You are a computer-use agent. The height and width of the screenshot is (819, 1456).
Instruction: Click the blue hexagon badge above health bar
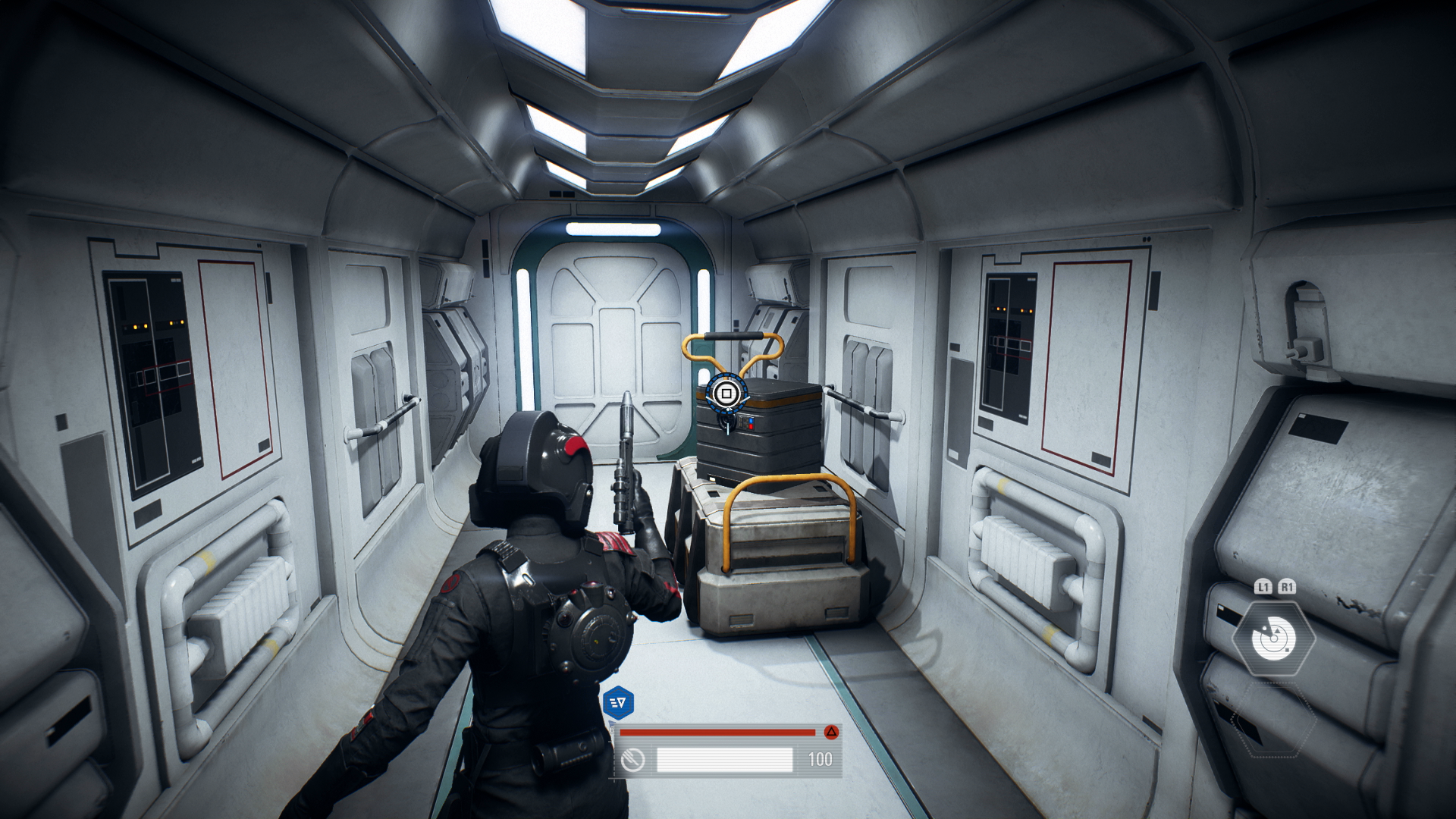tap(618, 703)
